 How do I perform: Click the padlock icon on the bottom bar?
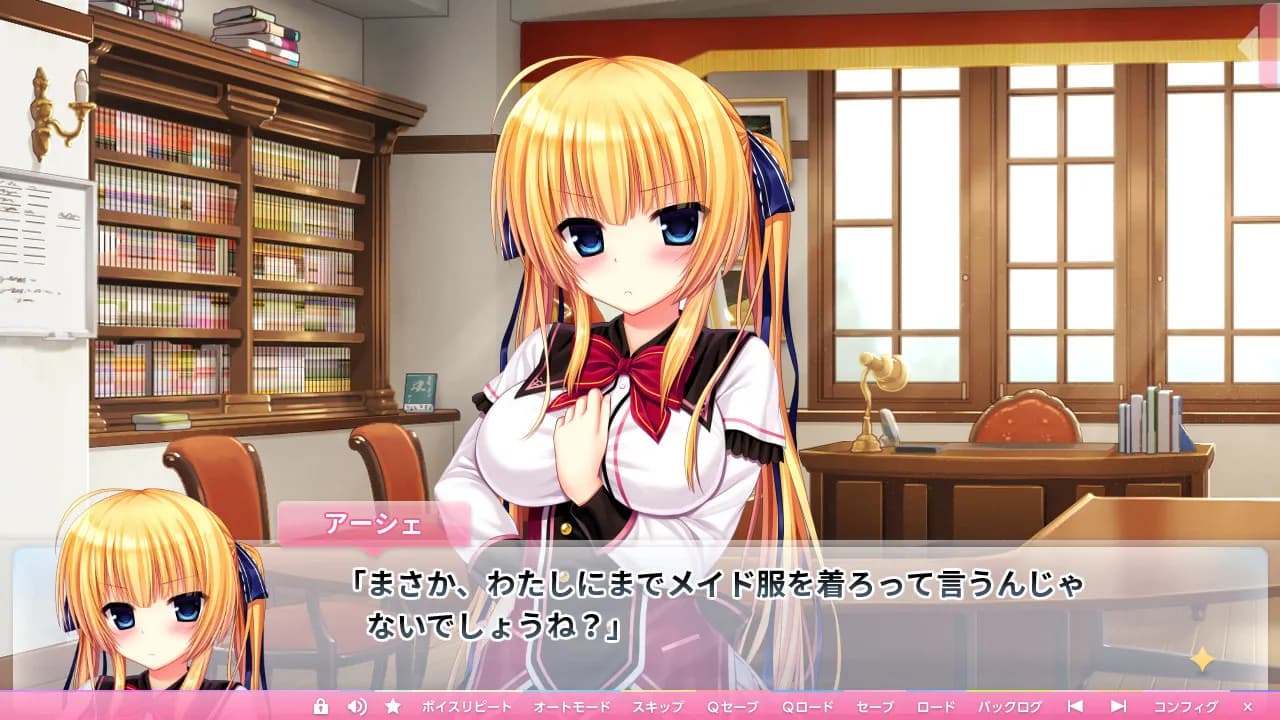coord(321,705)
